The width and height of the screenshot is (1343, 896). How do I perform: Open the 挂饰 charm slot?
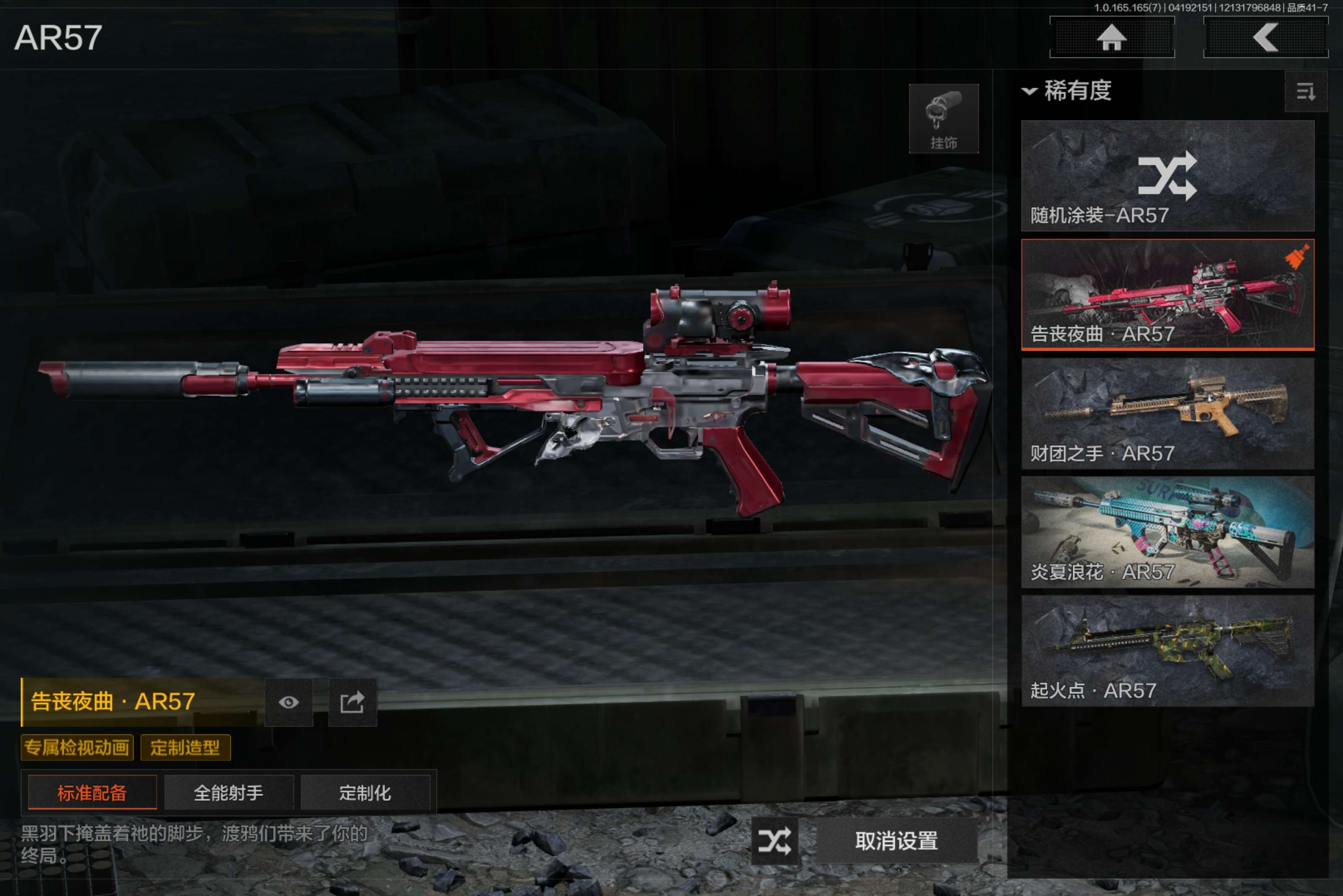[x=943, y=119]
